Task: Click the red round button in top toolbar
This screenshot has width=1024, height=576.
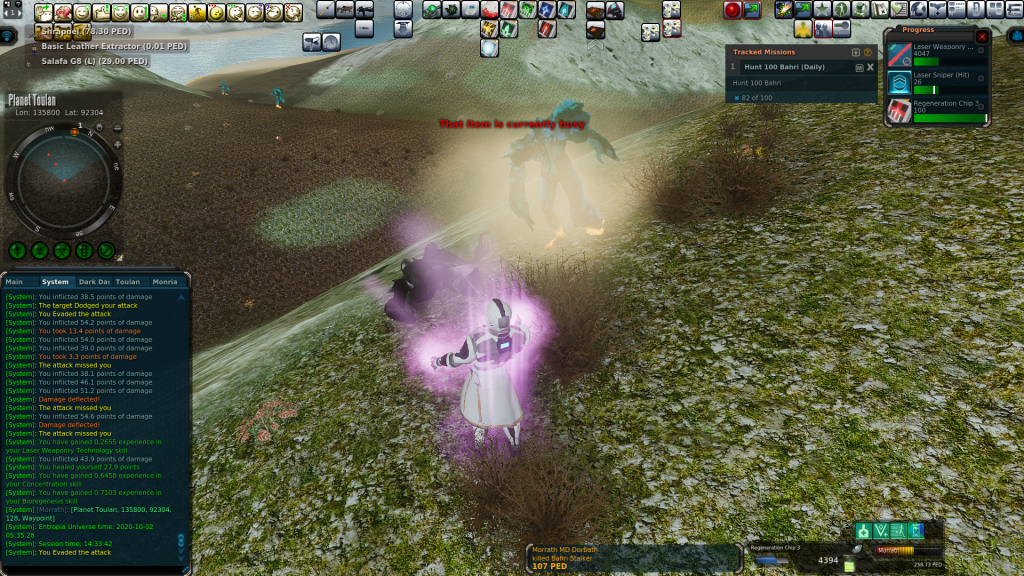Action: [732, 10]
